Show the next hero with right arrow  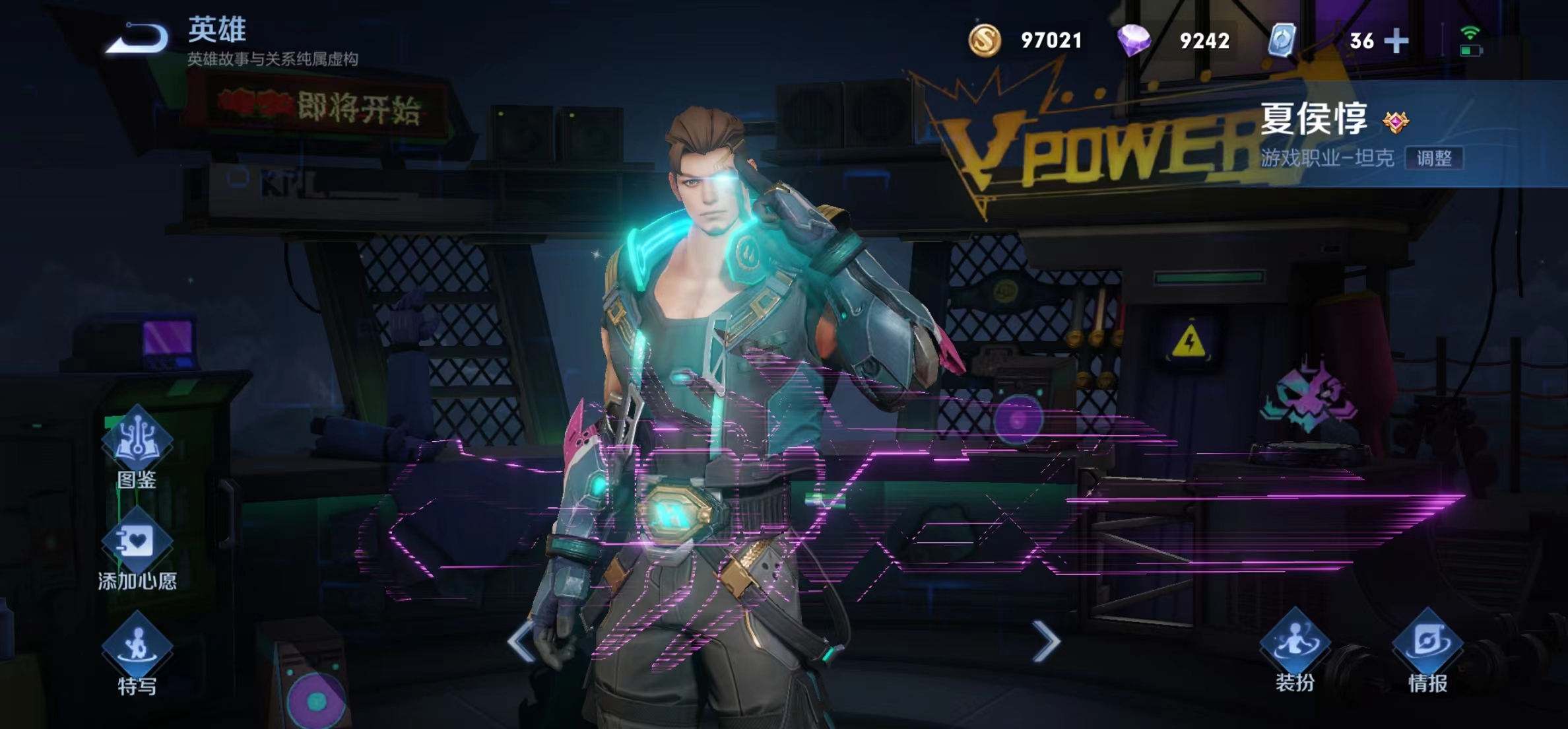(1046, 641)
